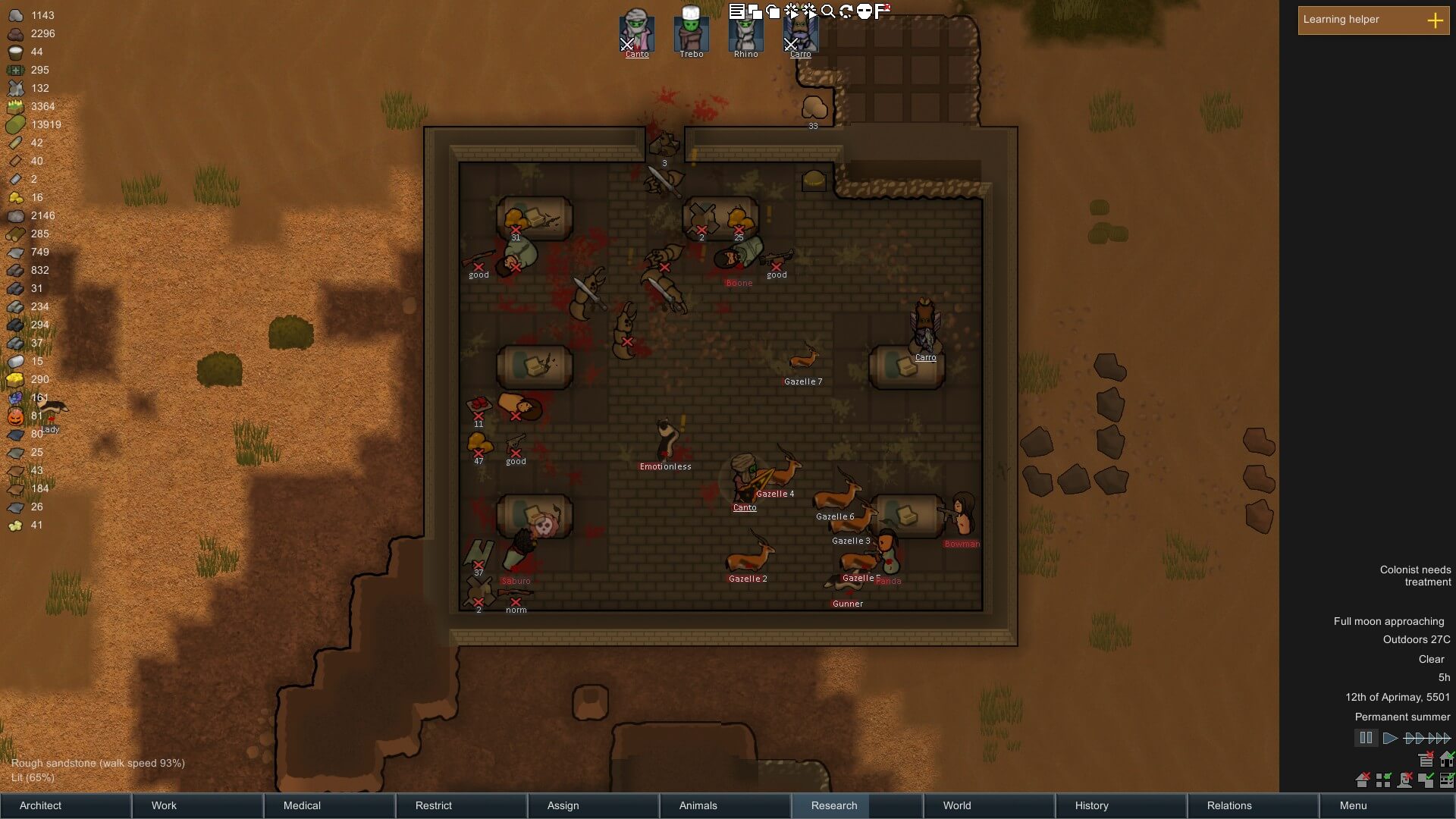The height and width of the screenshot is (819, 1456).
Task: Select colonist Trebo's portrait
Action: 691,32
